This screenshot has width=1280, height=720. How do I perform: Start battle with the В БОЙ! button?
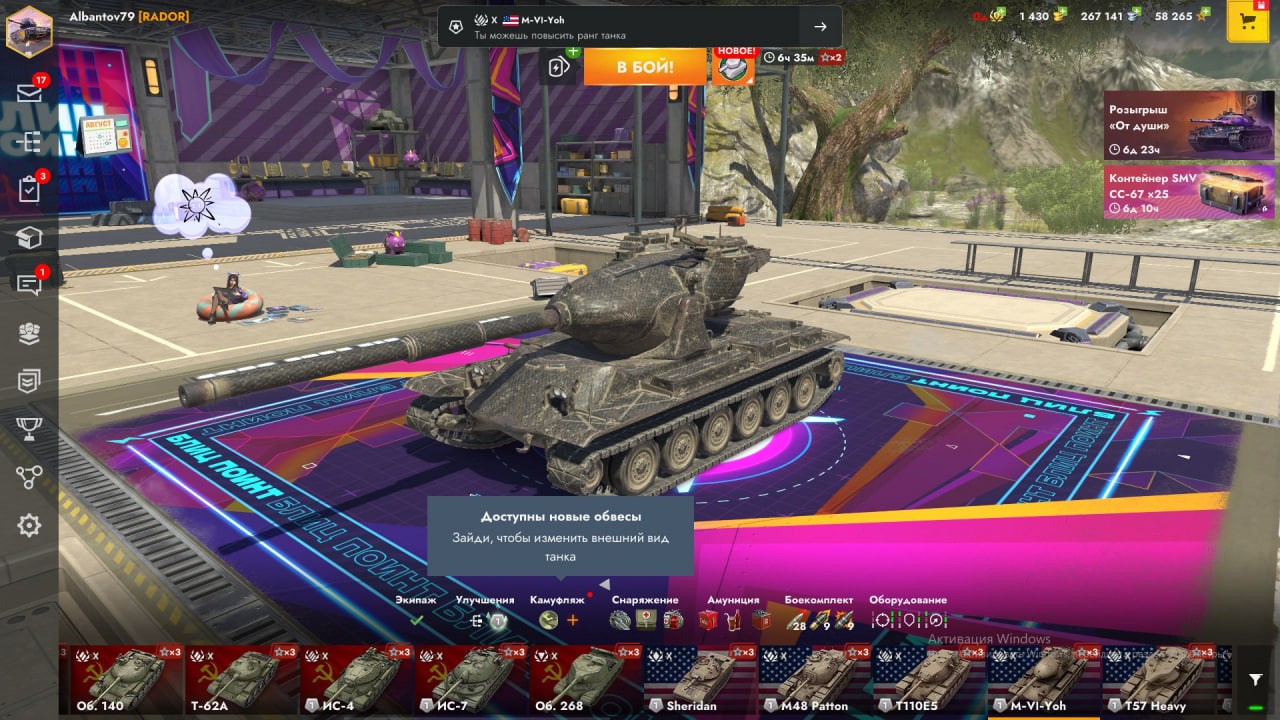tap(645, 67)
